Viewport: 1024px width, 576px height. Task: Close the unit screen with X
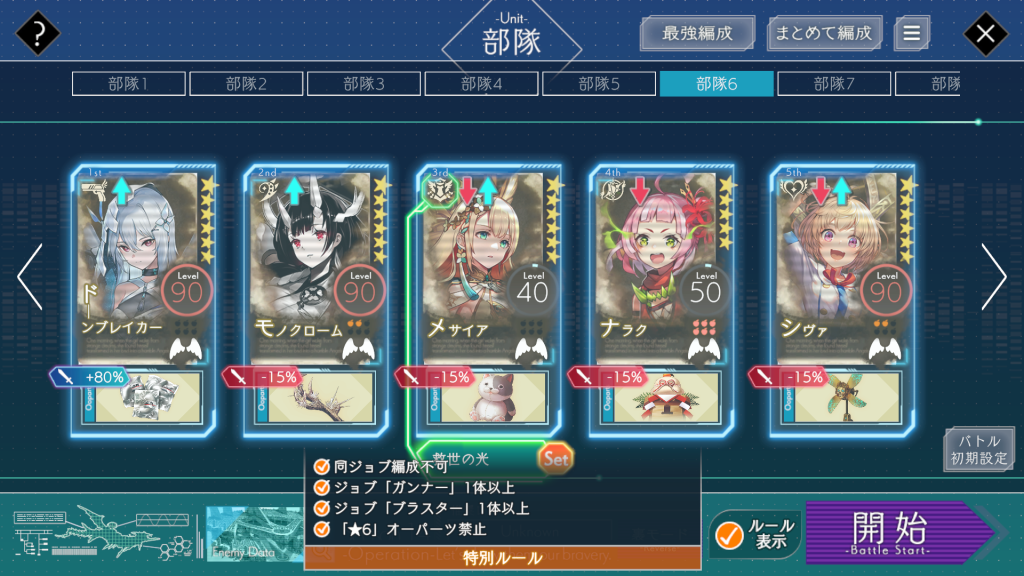[x=985, y=34]
